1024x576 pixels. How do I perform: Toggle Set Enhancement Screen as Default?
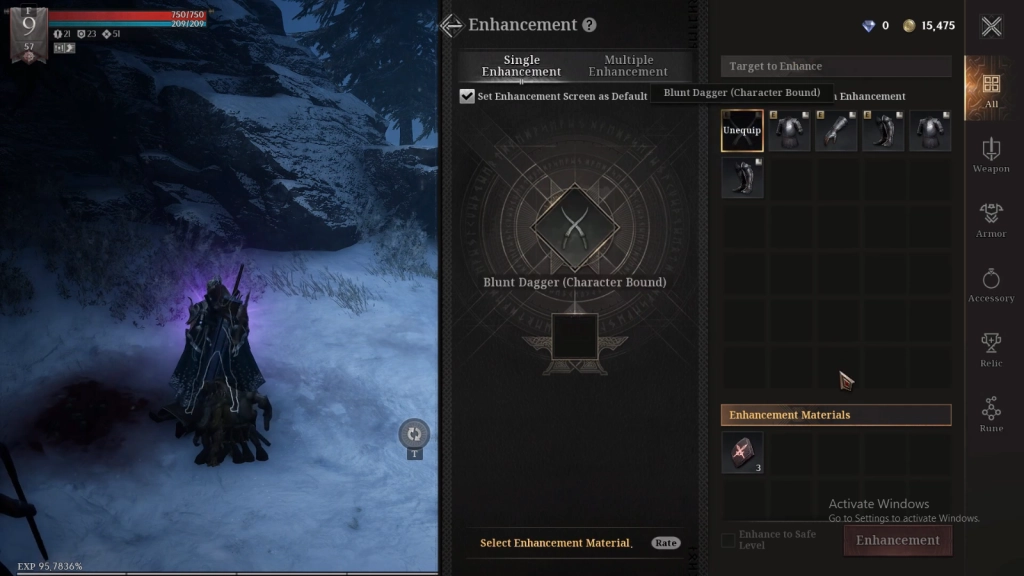pos(467,96)
